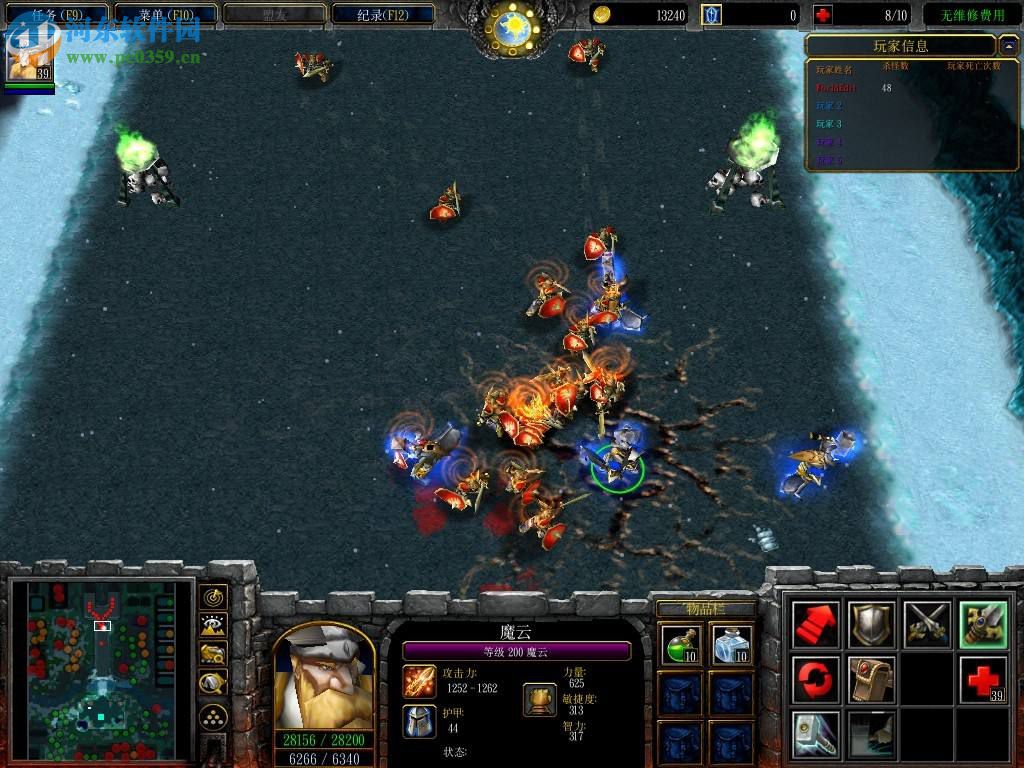Click the minimap signal ping button
Viewport: 1024px width, 768px height.
212,597
